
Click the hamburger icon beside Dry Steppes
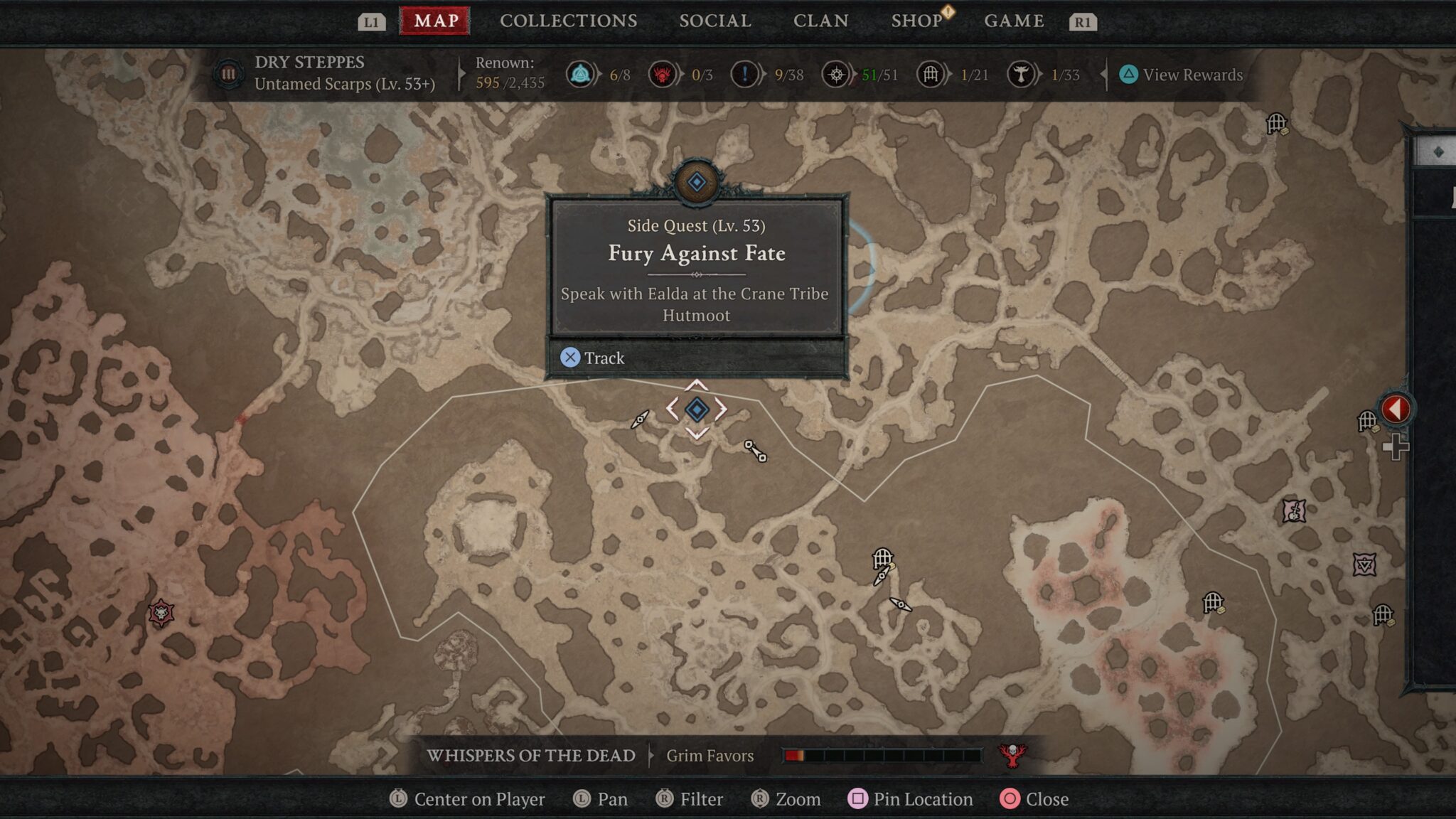point(227,74)
